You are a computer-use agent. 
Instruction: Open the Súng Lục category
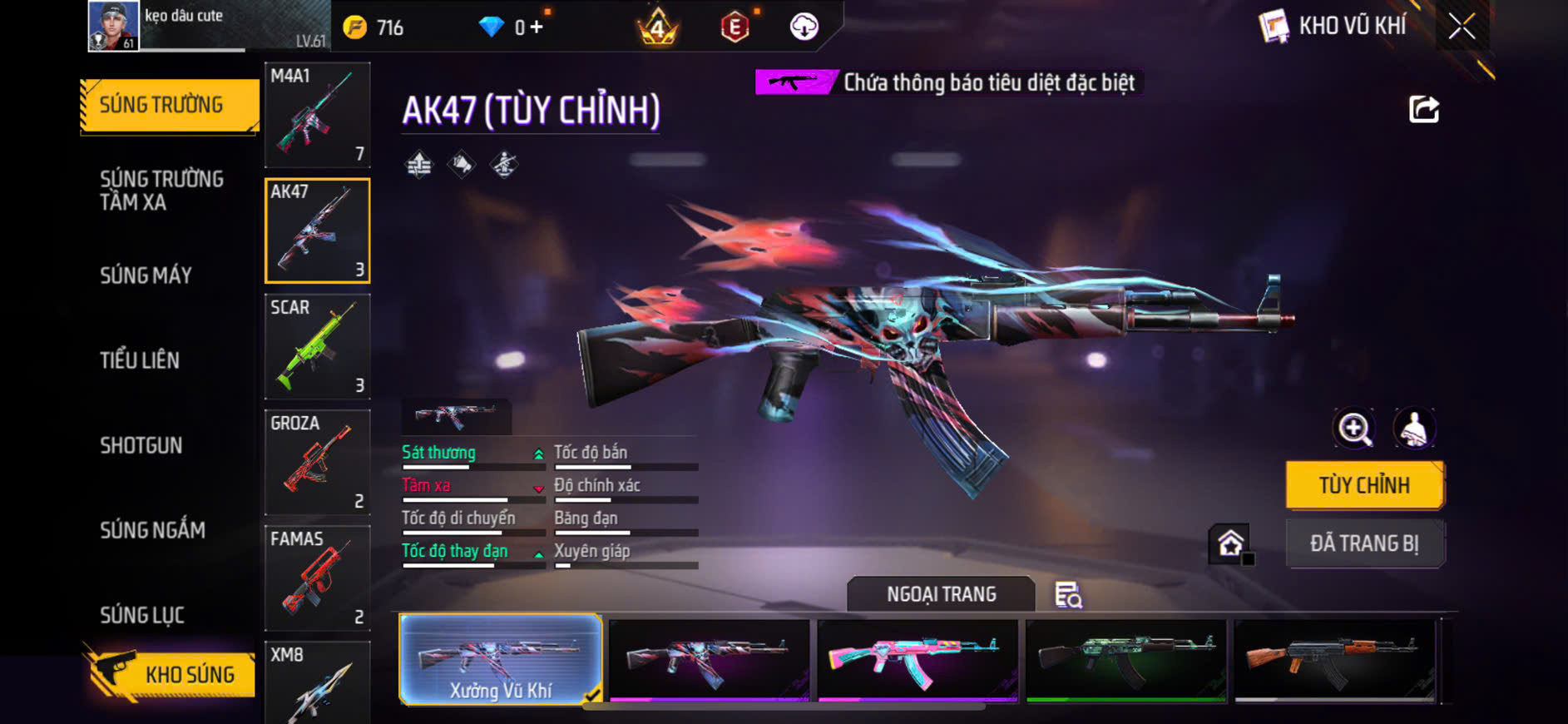pos(142,615)
